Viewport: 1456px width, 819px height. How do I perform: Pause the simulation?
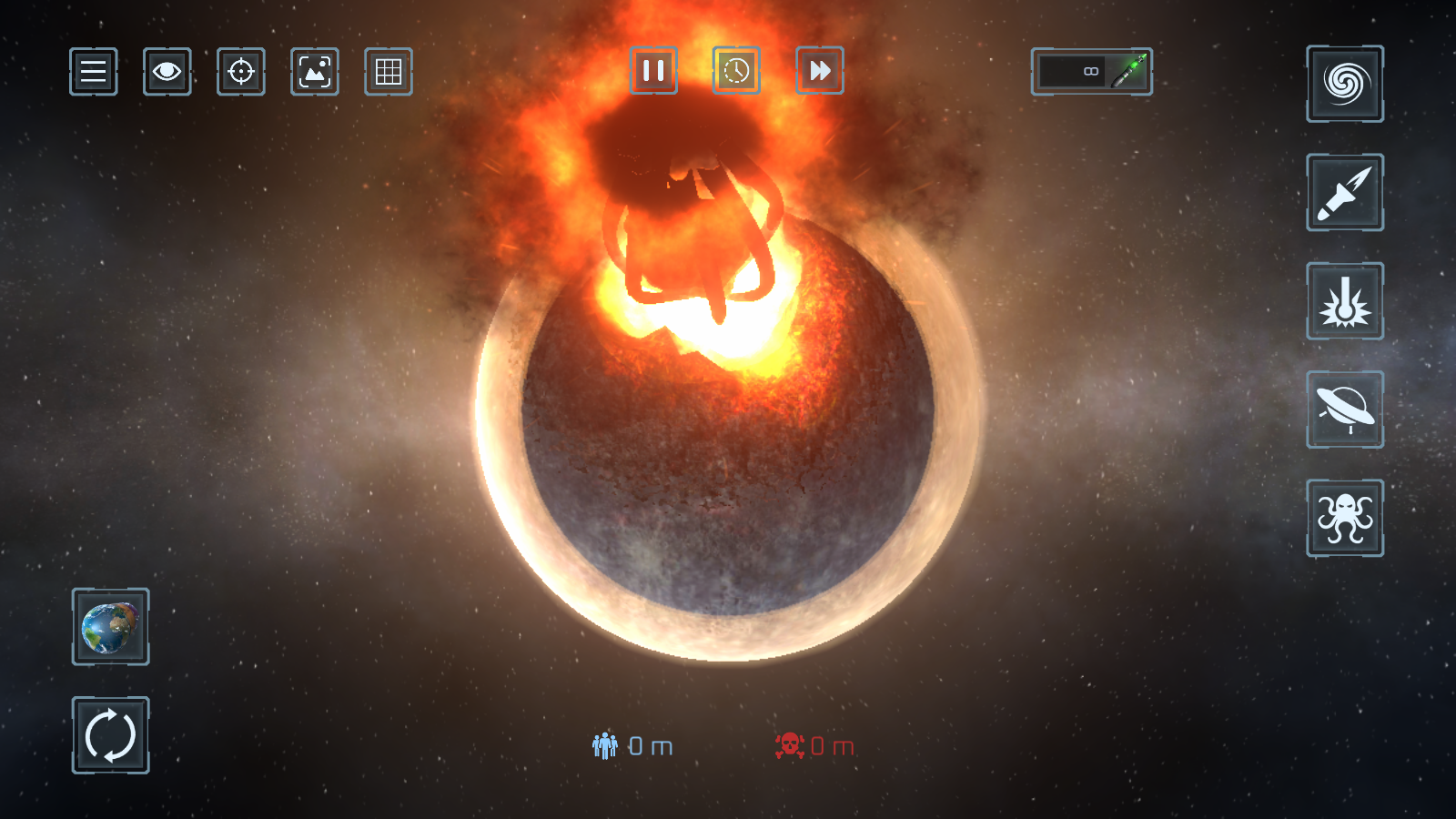pyautogui.click(x=653, y=70)
